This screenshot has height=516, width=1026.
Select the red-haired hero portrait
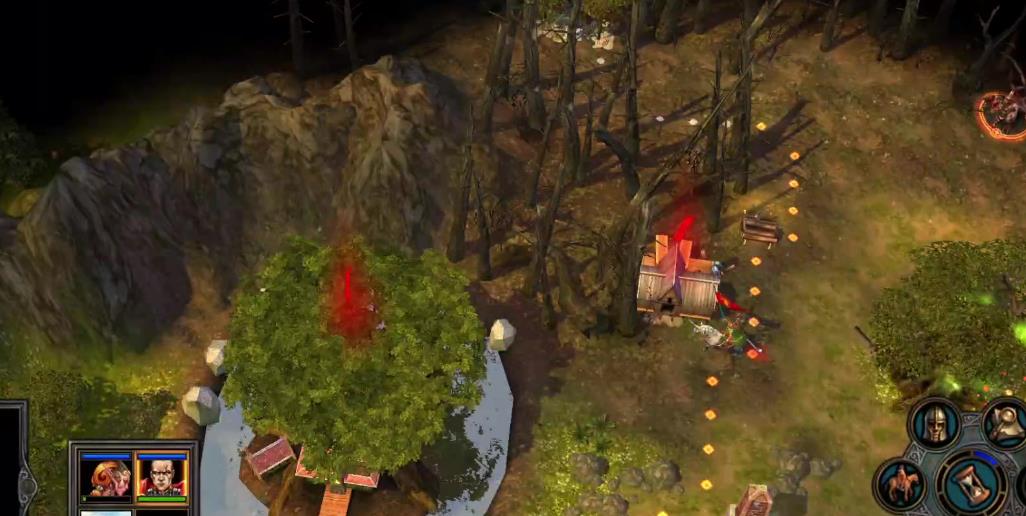[106, 476]
